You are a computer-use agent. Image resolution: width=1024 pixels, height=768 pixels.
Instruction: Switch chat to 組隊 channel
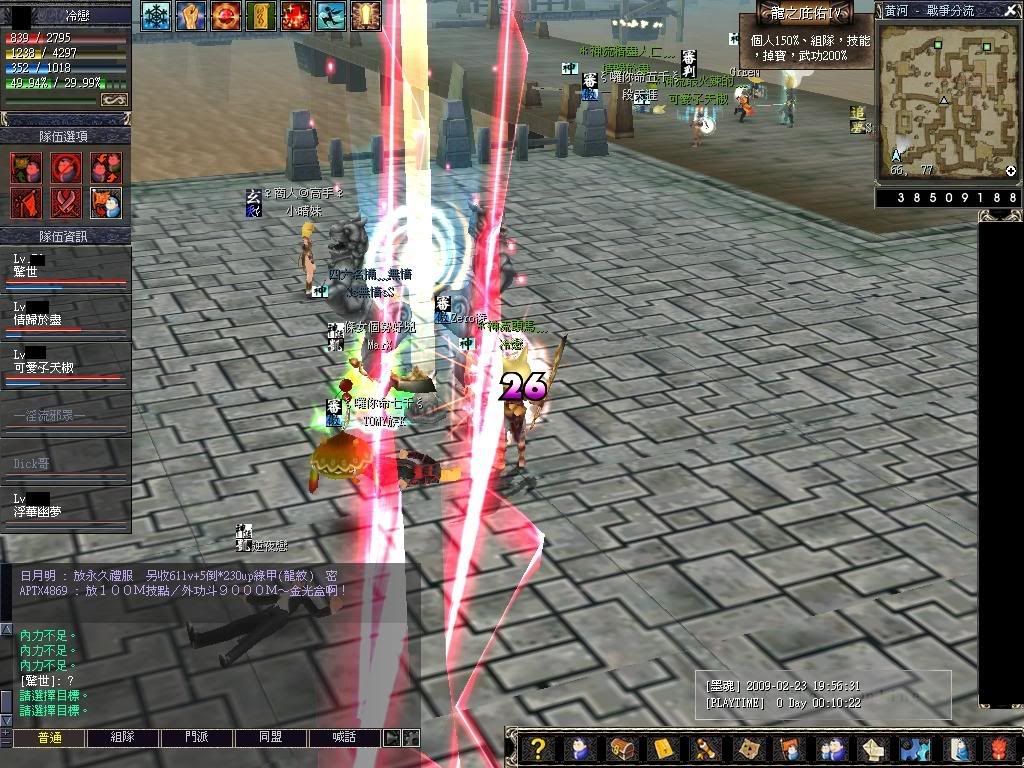123,738
